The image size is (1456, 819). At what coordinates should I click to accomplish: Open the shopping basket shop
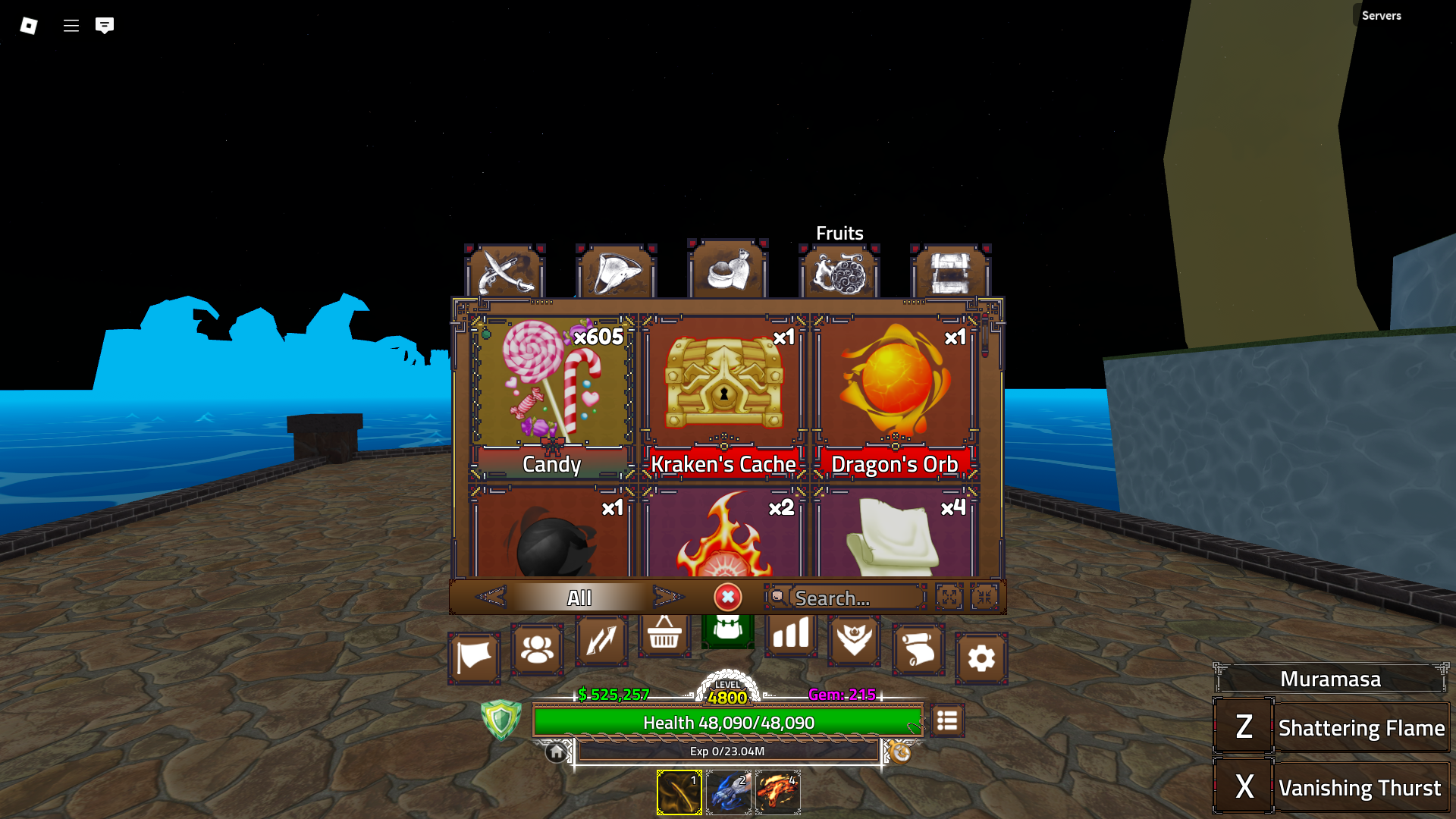(664, 634)
